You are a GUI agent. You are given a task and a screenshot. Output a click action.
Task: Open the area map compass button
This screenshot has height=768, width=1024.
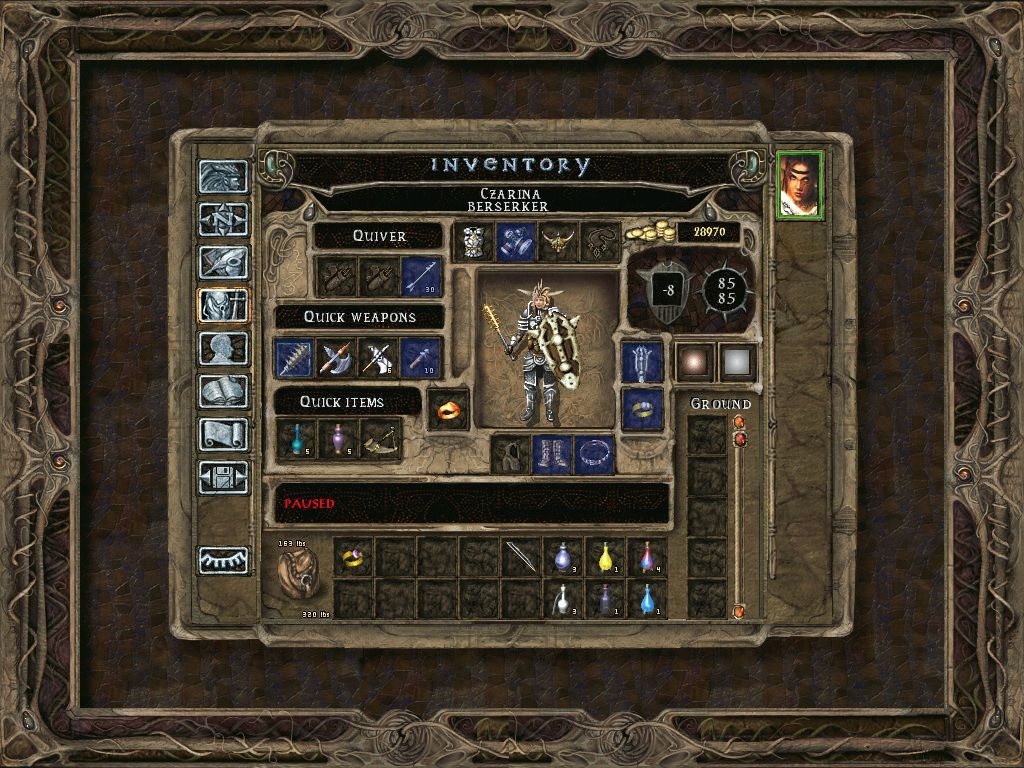(x=223, y=218)
